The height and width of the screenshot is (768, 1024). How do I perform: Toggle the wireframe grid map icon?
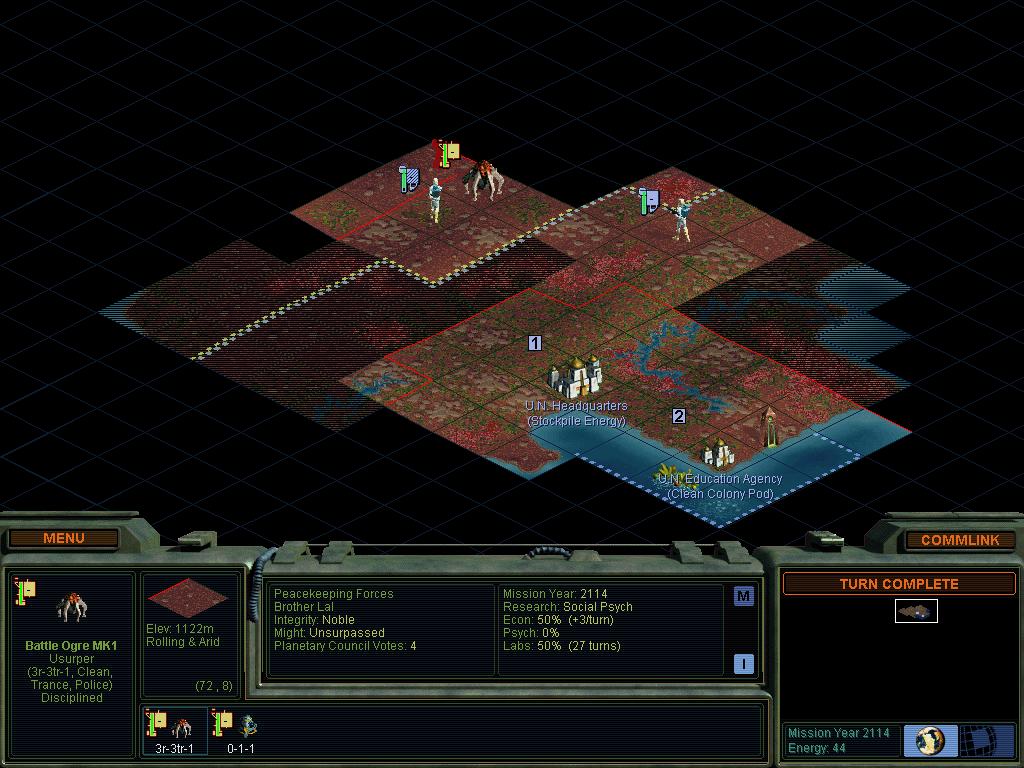pos(987,741)
